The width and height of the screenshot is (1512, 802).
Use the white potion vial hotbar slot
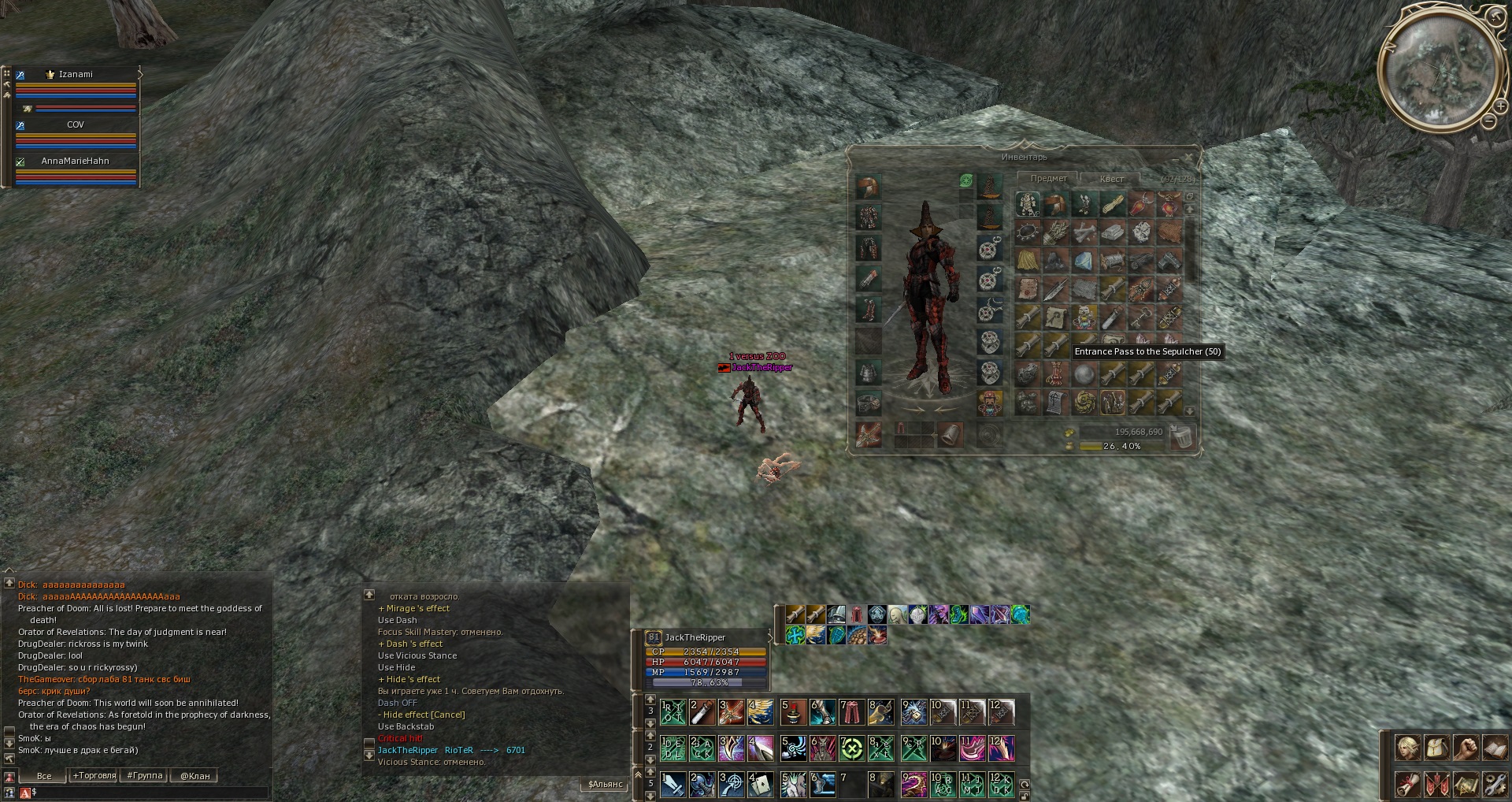pos(702,712)
